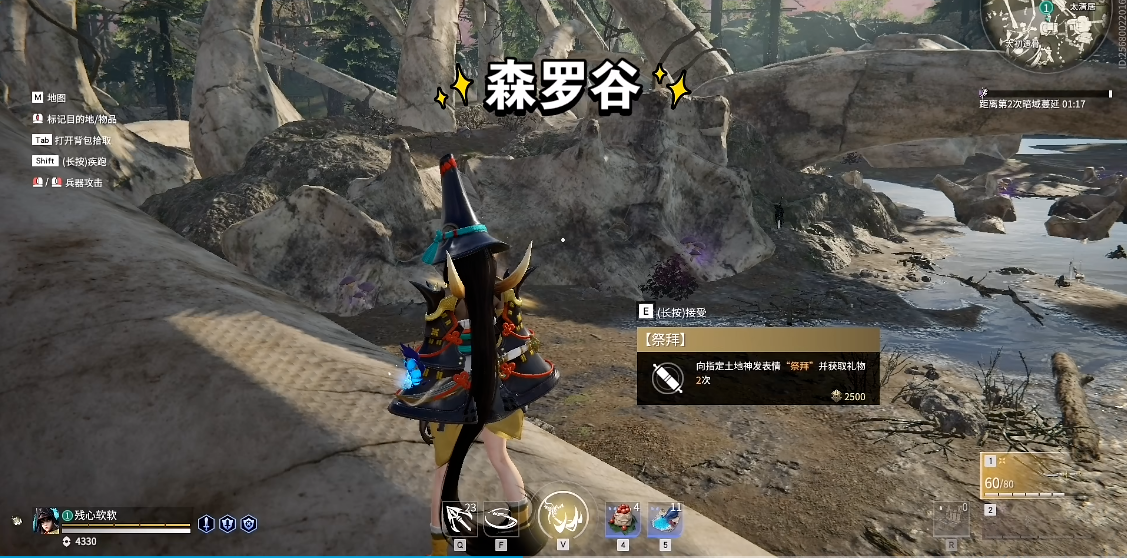Select the first shield buff icon

coord(206,522)
